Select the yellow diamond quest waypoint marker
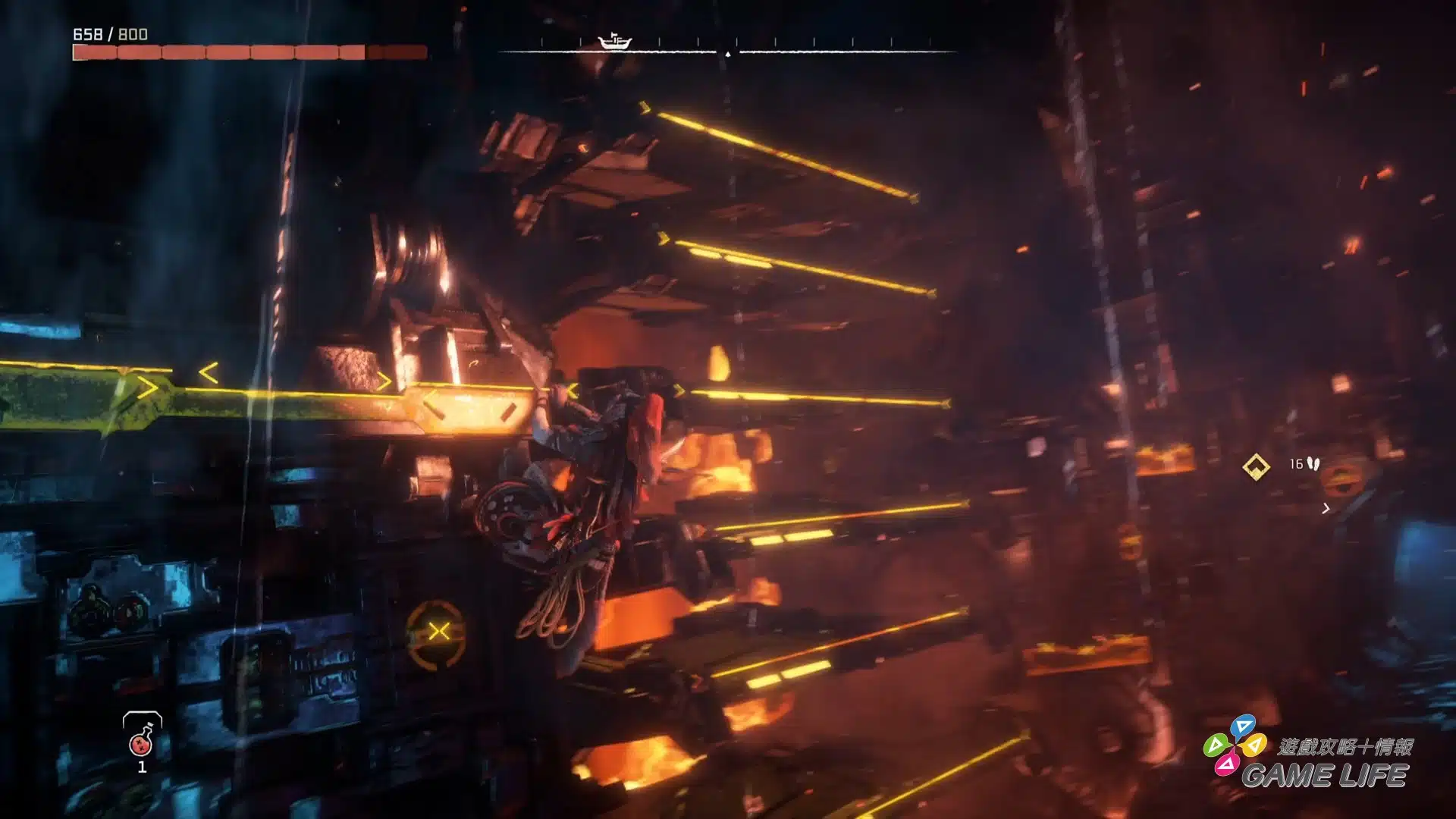1456x819 pixels. tap(1256, 466)
